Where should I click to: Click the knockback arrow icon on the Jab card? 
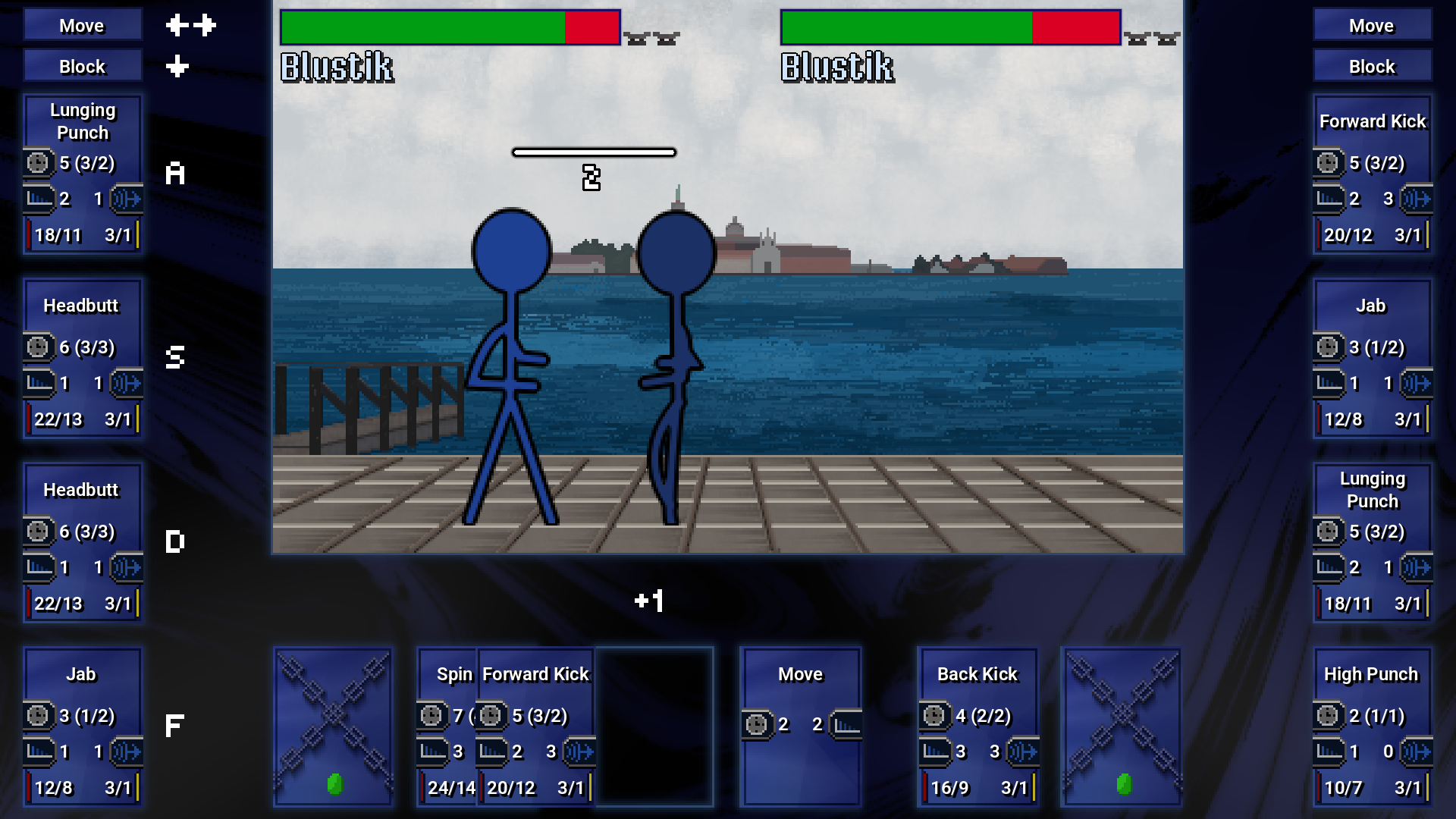pos(127,752)
